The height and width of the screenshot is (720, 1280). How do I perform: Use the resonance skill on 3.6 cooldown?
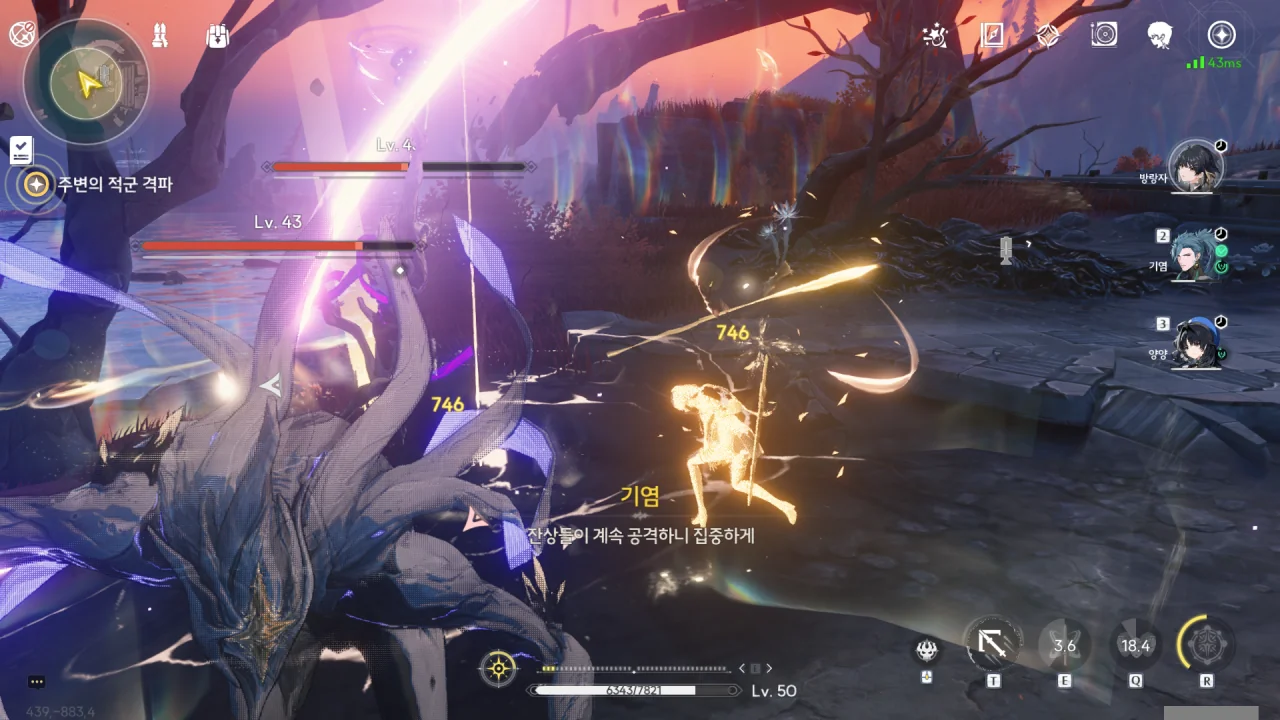click(x=1064, y=646)
